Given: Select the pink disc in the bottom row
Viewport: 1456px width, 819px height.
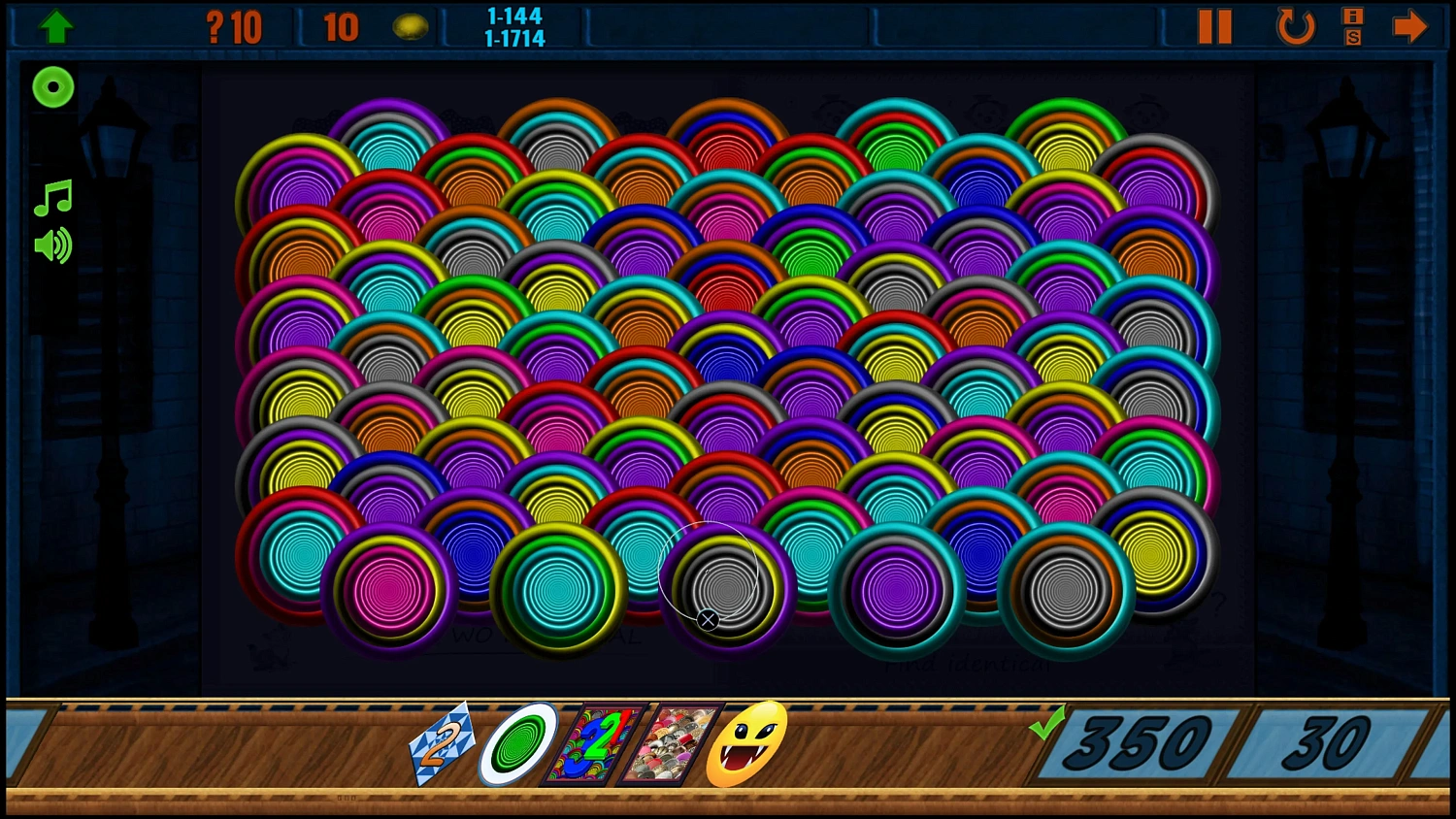Looking at the screenshot, I should point(386,590).
